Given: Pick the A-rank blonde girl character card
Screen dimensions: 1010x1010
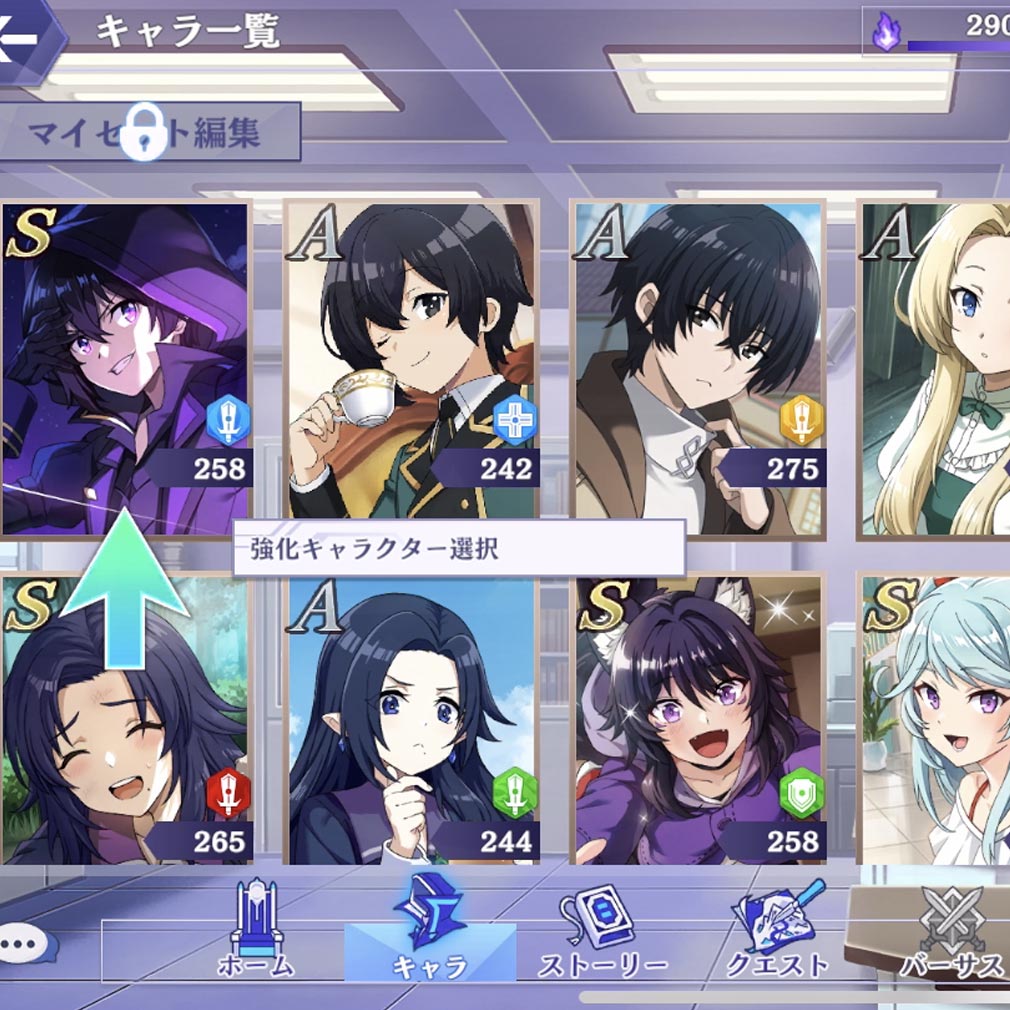Looking at the screenshot, I should [x=936, y=368].
